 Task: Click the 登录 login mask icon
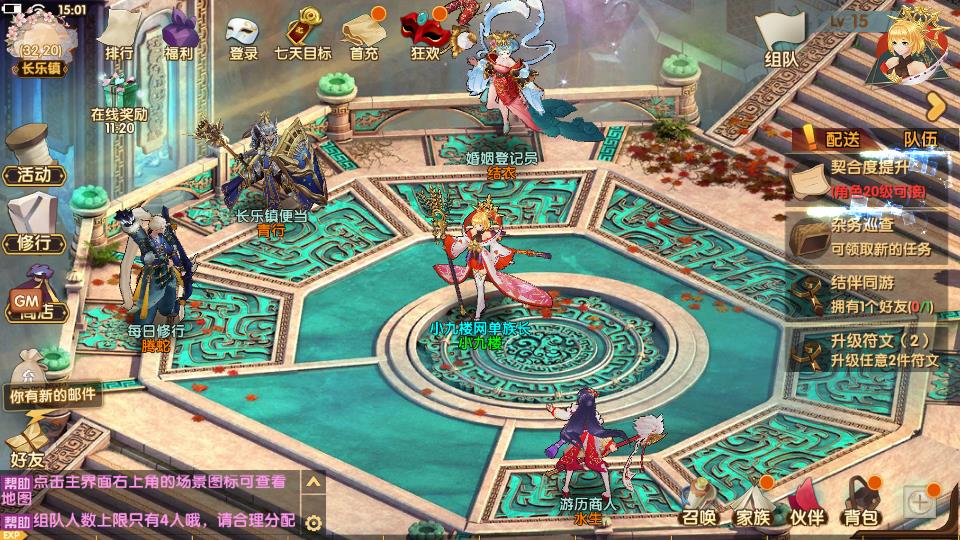pyautogui.click(x=243, y=35)
